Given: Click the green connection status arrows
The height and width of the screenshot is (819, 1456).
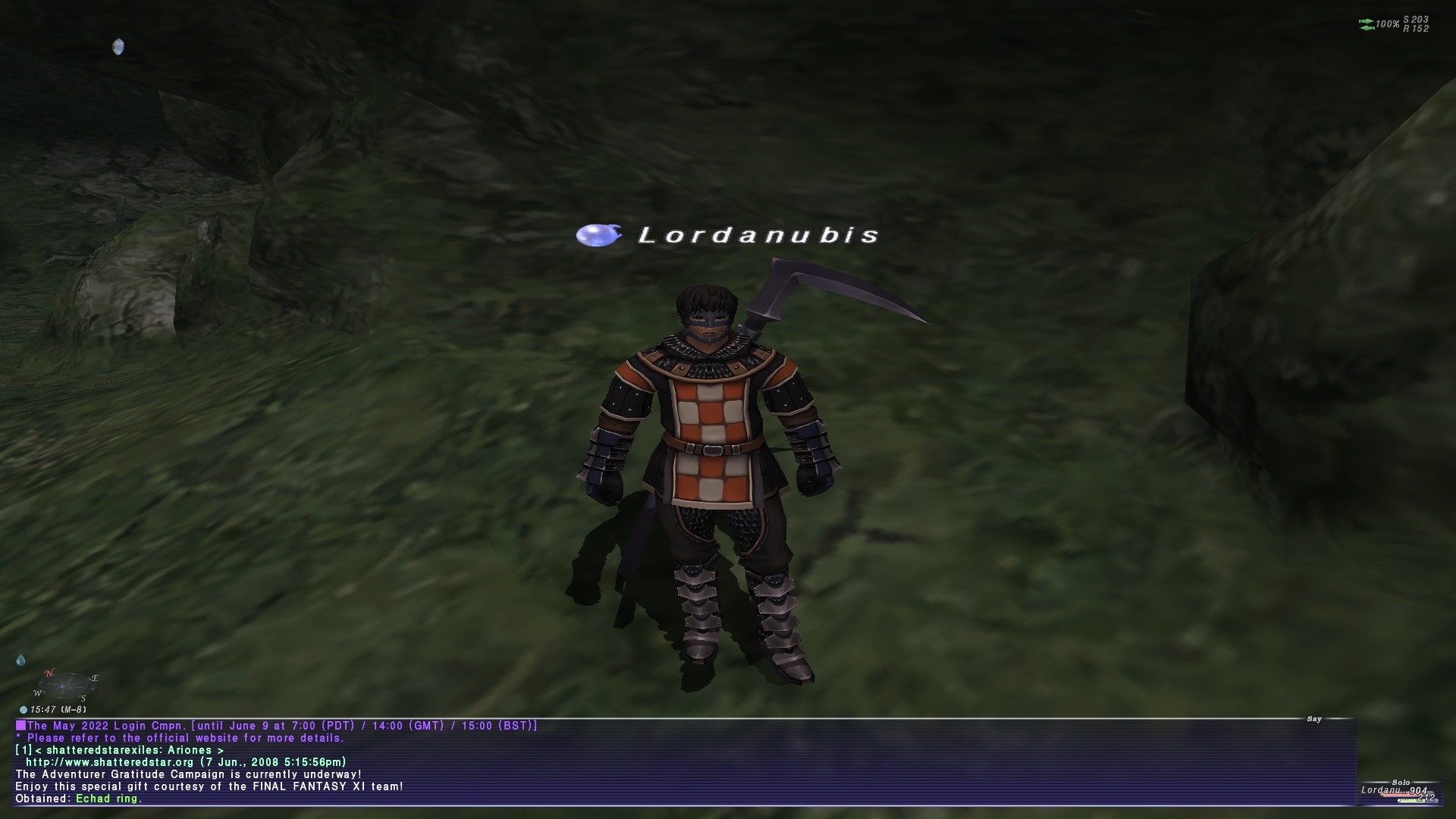Looking at the screenshot, I should pos(1367,24).
